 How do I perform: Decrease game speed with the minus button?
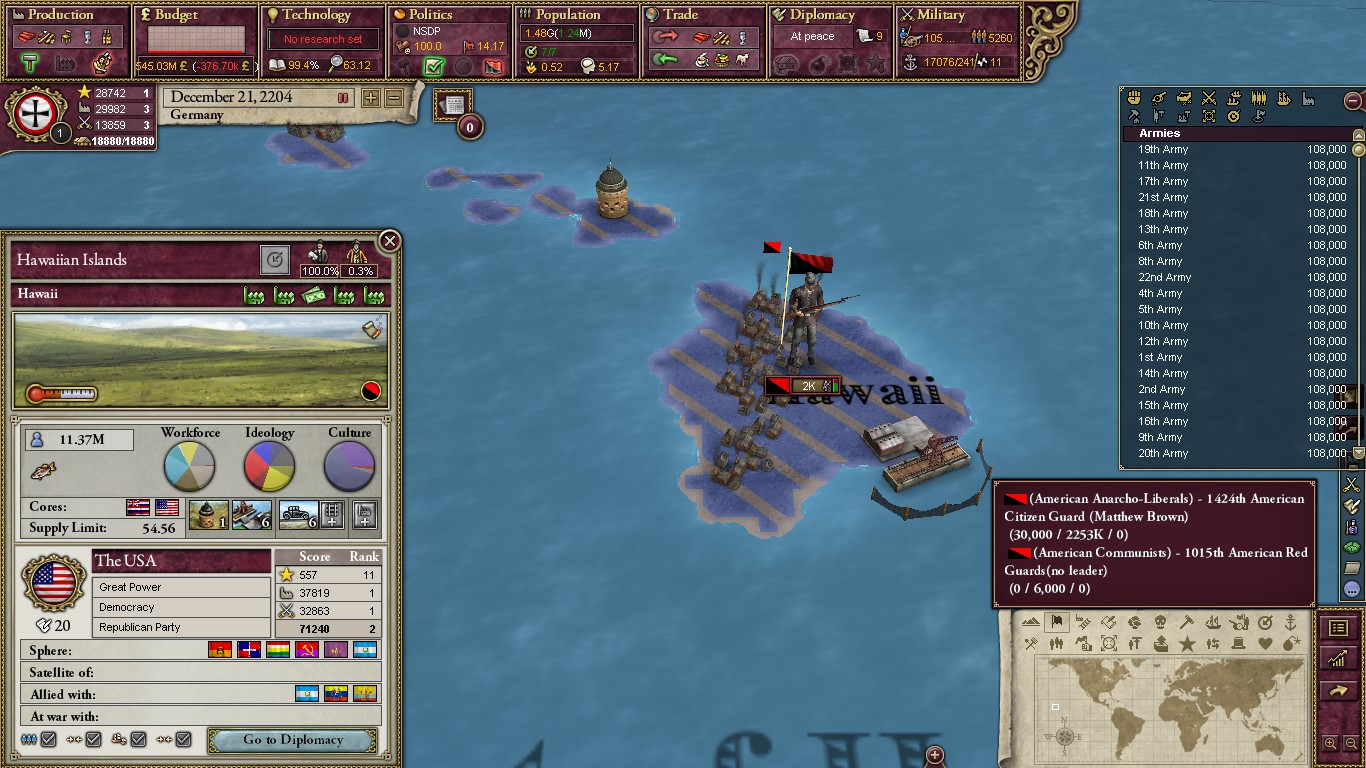pos(393,98)
